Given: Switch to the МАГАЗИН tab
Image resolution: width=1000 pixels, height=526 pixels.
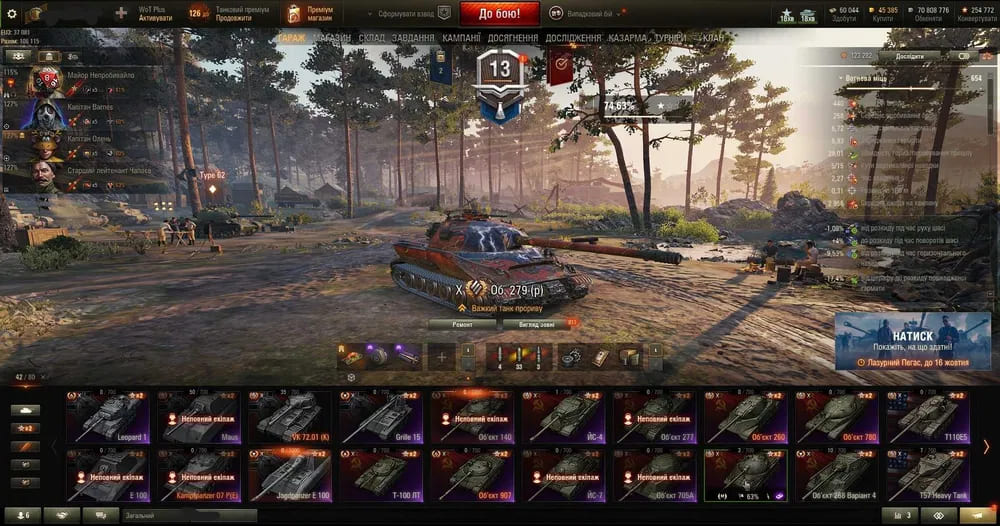Looking at the screenshot, I should 331,38.
